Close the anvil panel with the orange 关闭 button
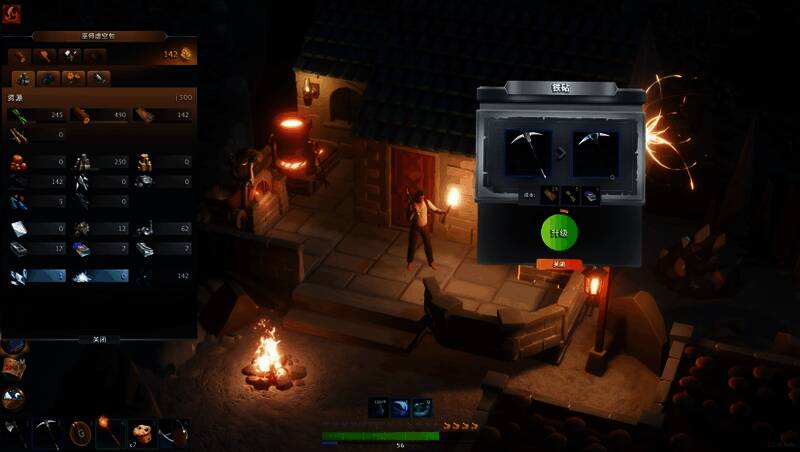The image size is (800, 452). click(559, 264)
